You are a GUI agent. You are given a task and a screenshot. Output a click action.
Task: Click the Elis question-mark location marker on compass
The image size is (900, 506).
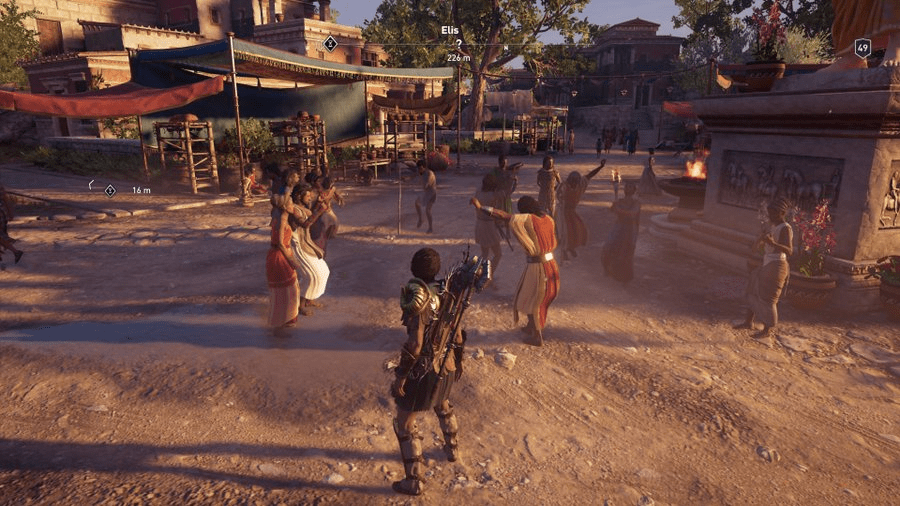click(458, 44)
